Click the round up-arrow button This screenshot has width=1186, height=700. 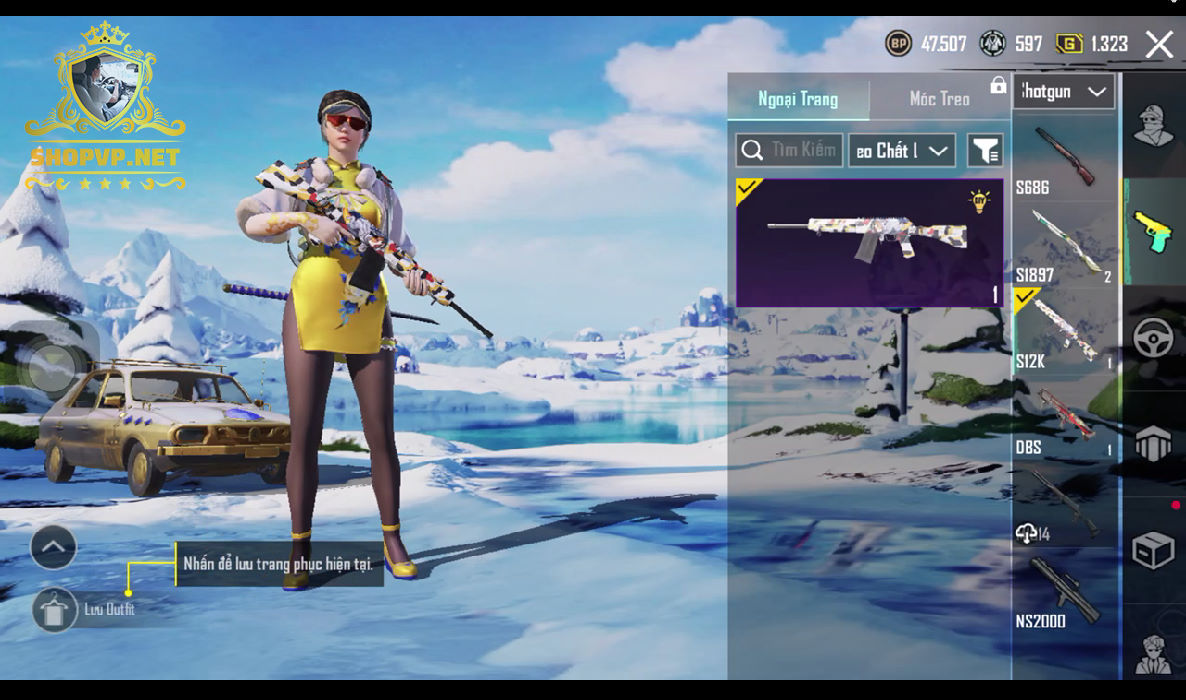click(x=54, y=547)
